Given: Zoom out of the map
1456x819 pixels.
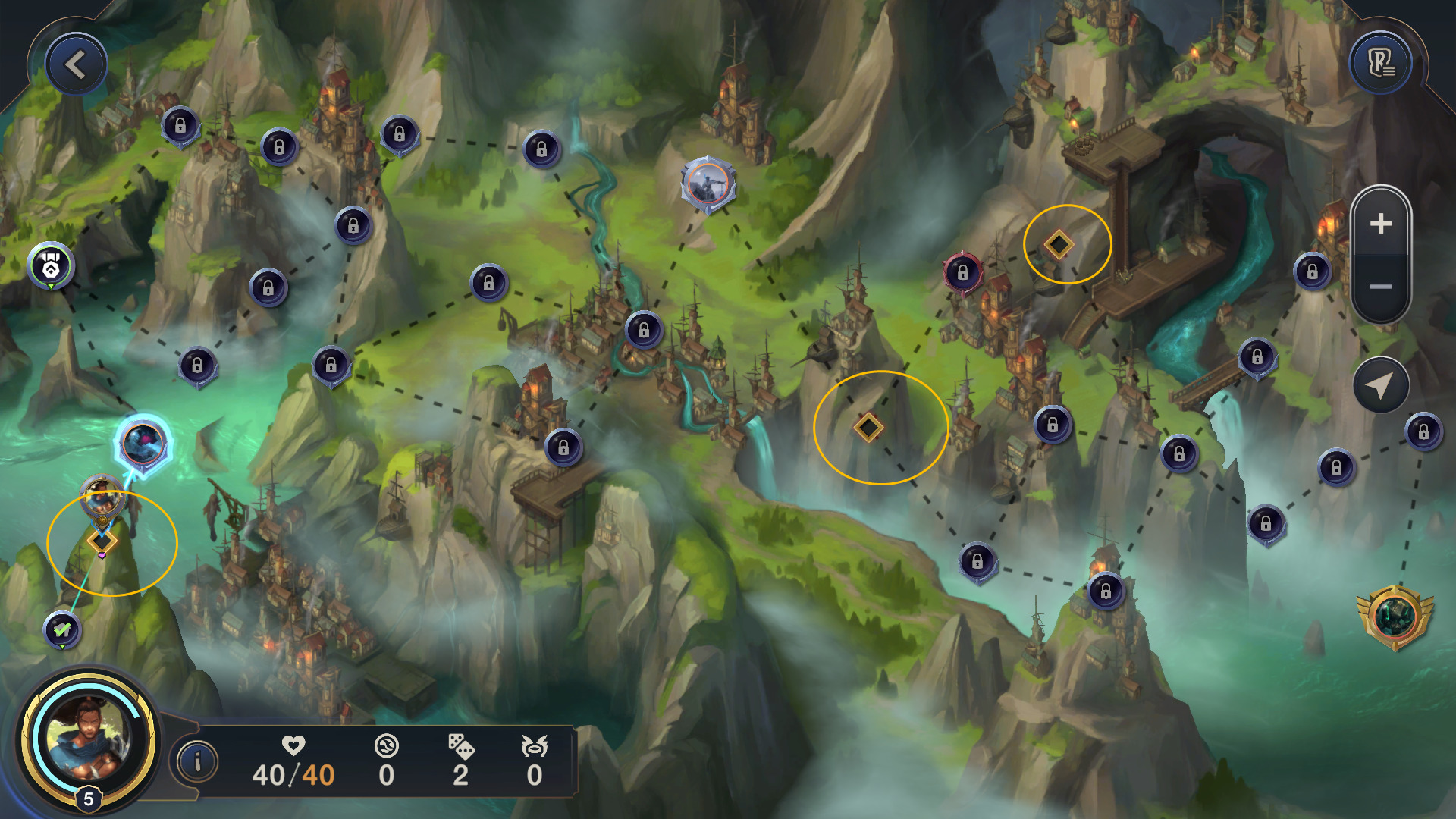Looking at the screenshot, I should coord(1380,287).
